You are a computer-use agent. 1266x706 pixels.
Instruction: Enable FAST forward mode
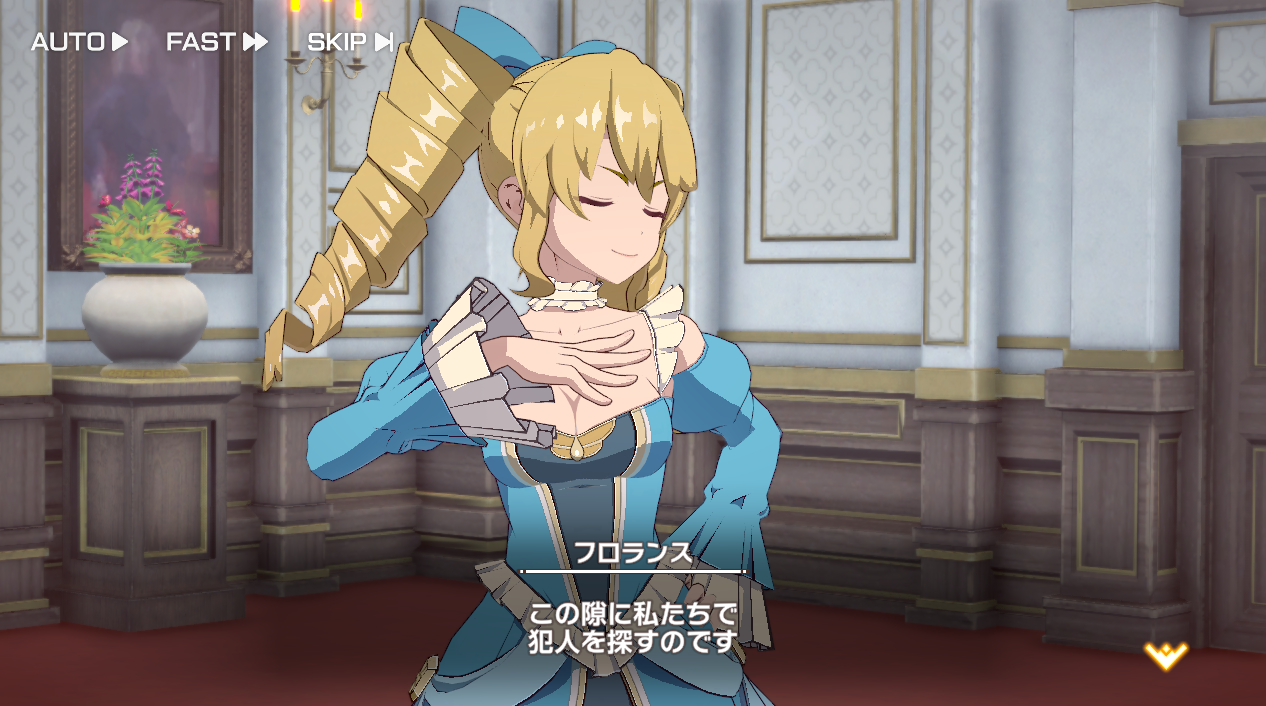[x=217, y=42]
